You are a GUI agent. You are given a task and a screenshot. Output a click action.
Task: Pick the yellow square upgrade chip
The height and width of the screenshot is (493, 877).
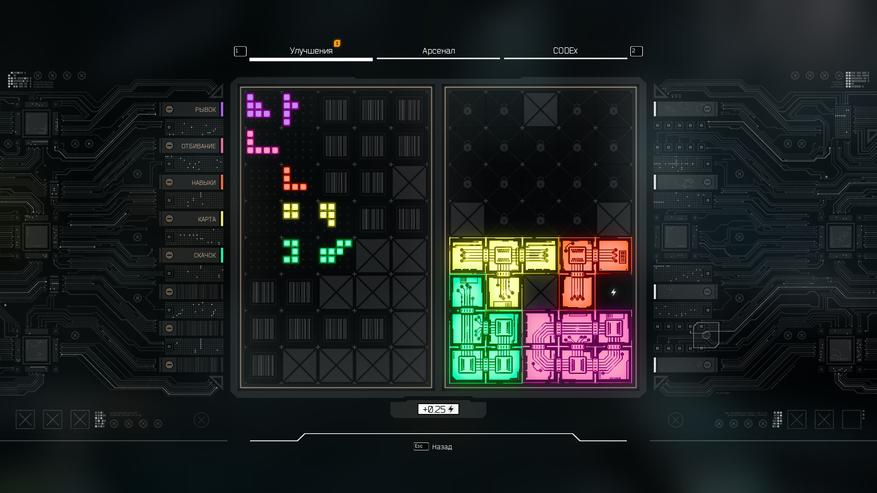click(x=291, y=212)
